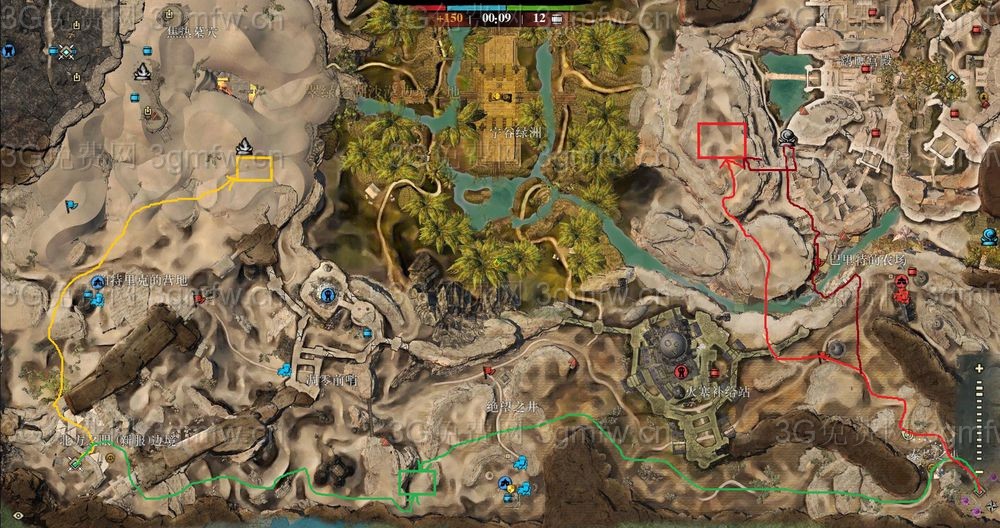1000x528 pixels.
Task: Select the camp marker below 焦热墓穴 label
Action: 142,71
